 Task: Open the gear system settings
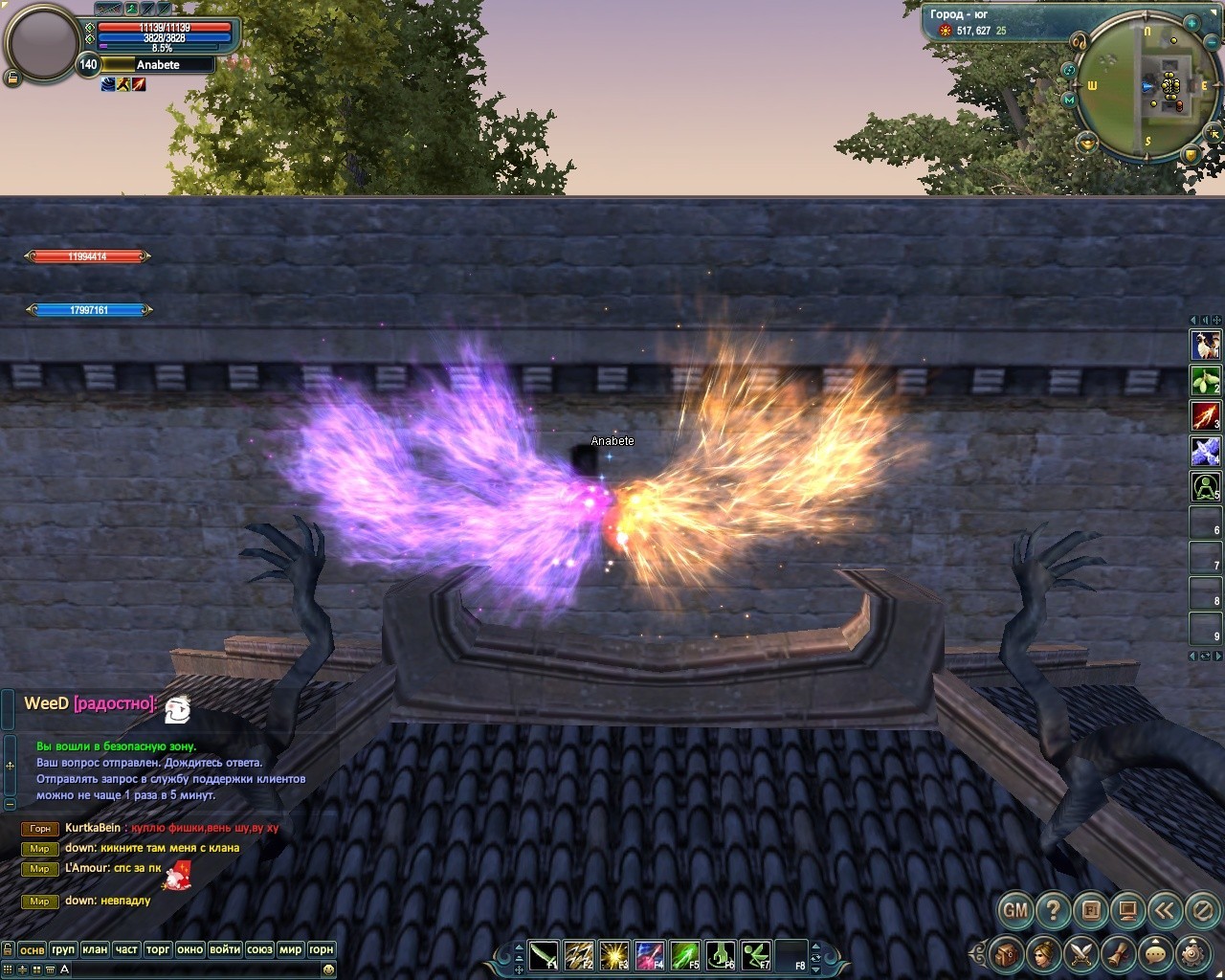point(1192,953)
